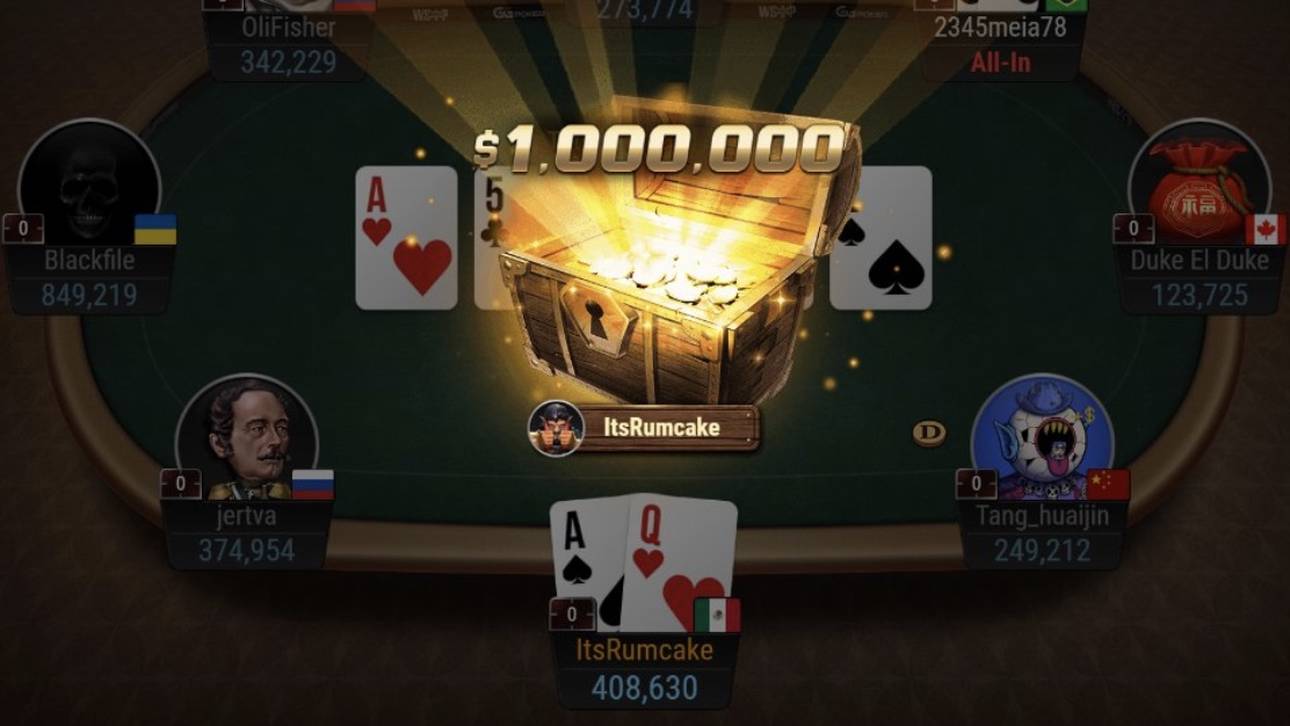
Task: Select the Ace of Hearts community card
Action: (x=404, y=240)
